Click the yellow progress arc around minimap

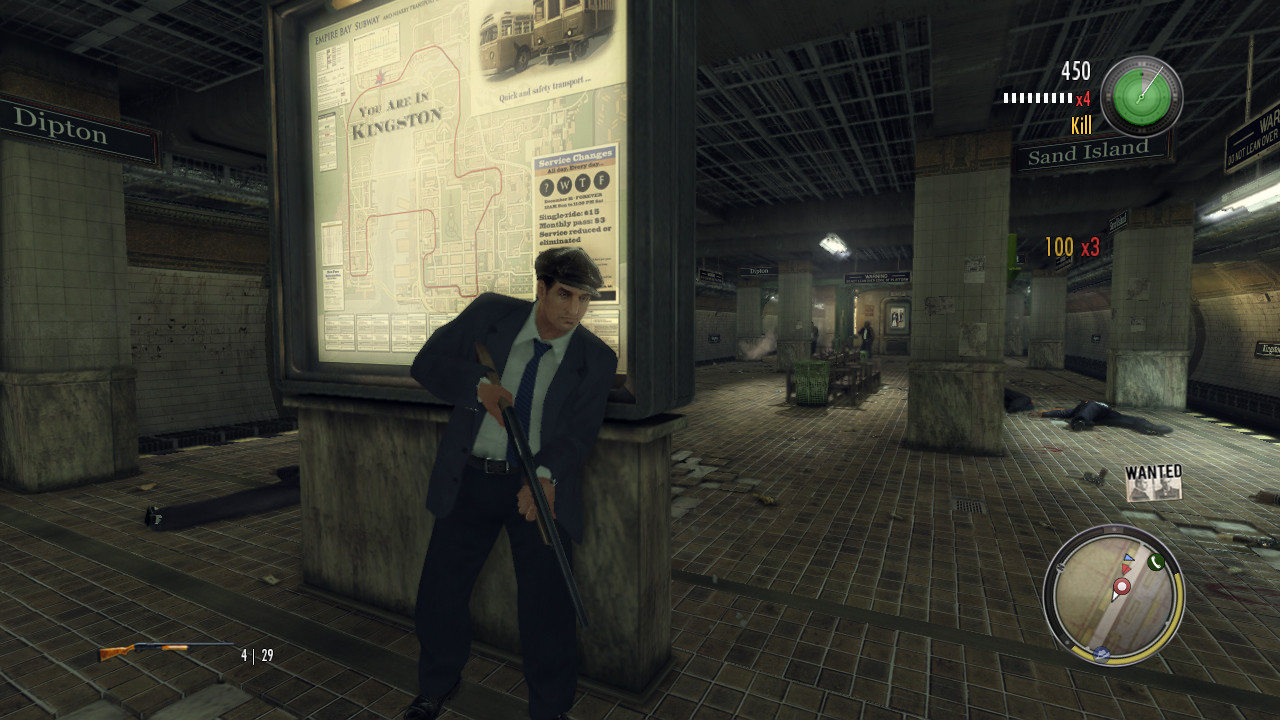[x=1176, y=598]
